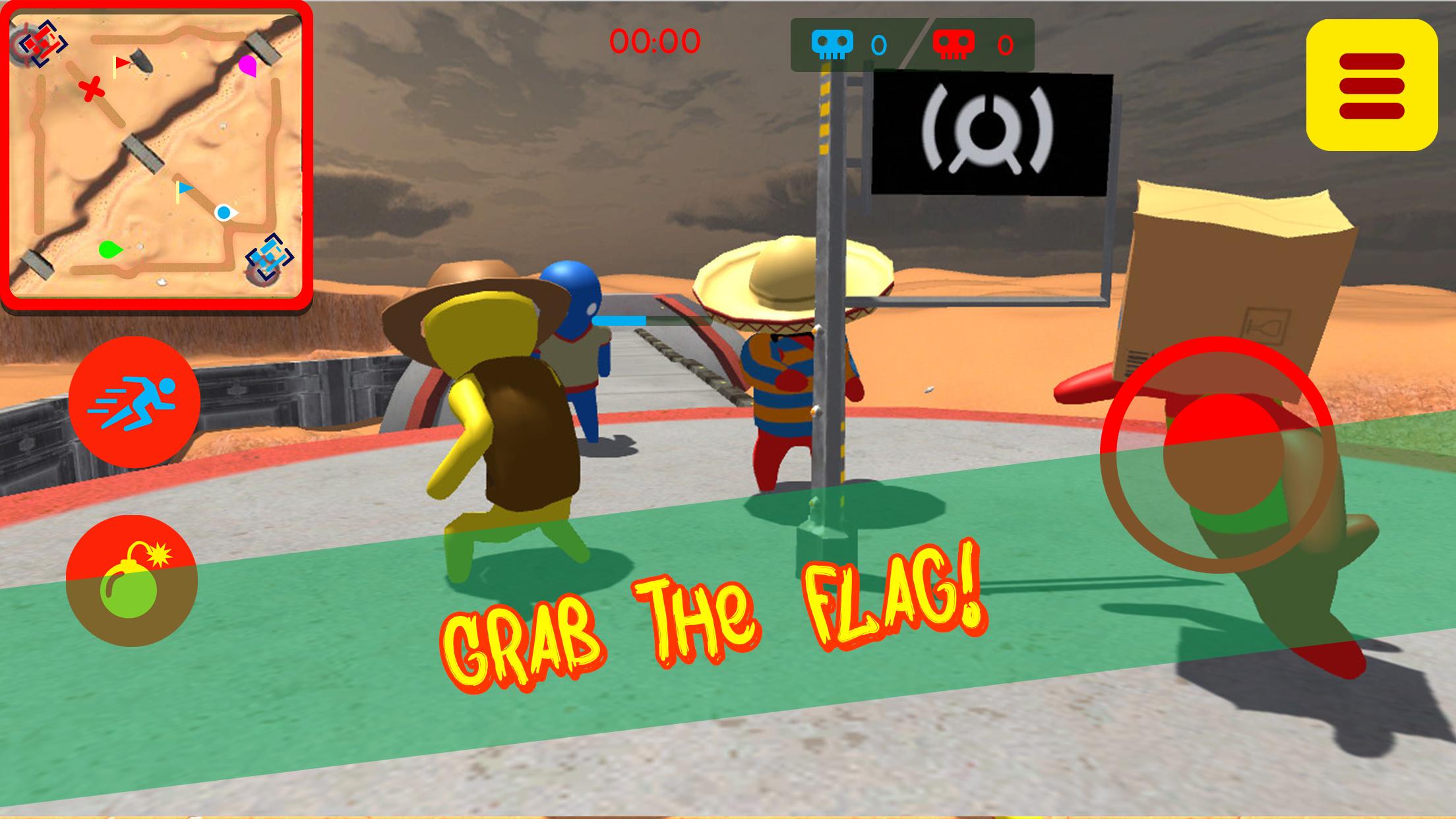This screenshot has width=1456, height=819.
Task: Tap the red spawn marker on the minimap
Action: pyautogui.click(x=41, y=43)
